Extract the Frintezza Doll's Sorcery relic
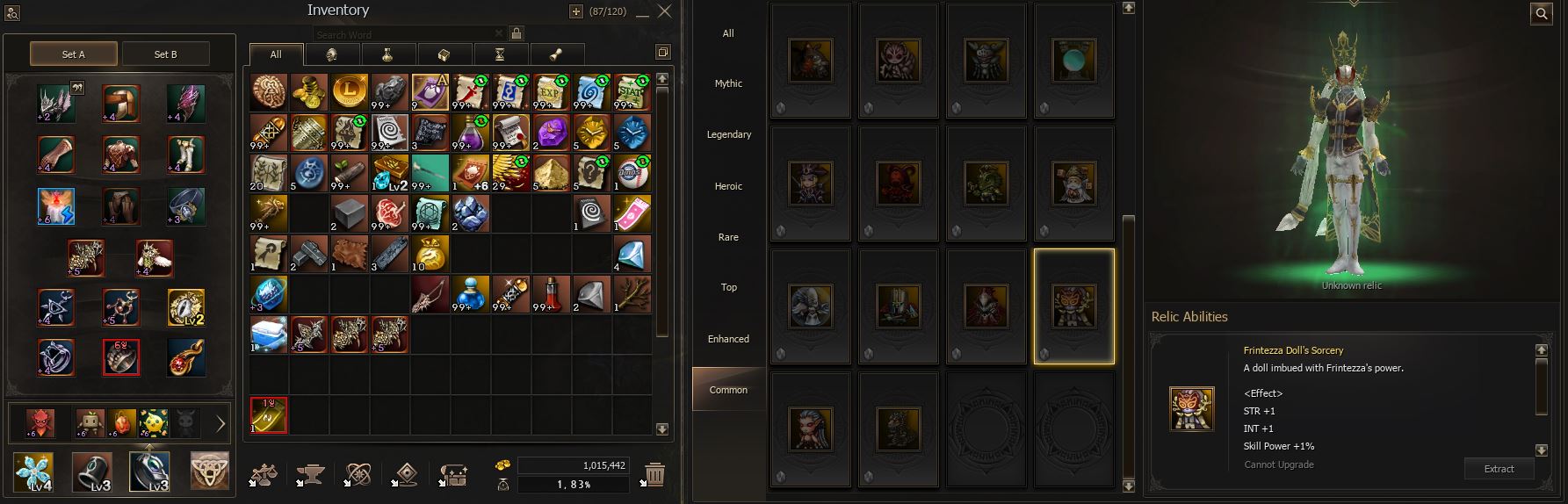Viewport: 1568px width, 504px height. pos(1499,469)
